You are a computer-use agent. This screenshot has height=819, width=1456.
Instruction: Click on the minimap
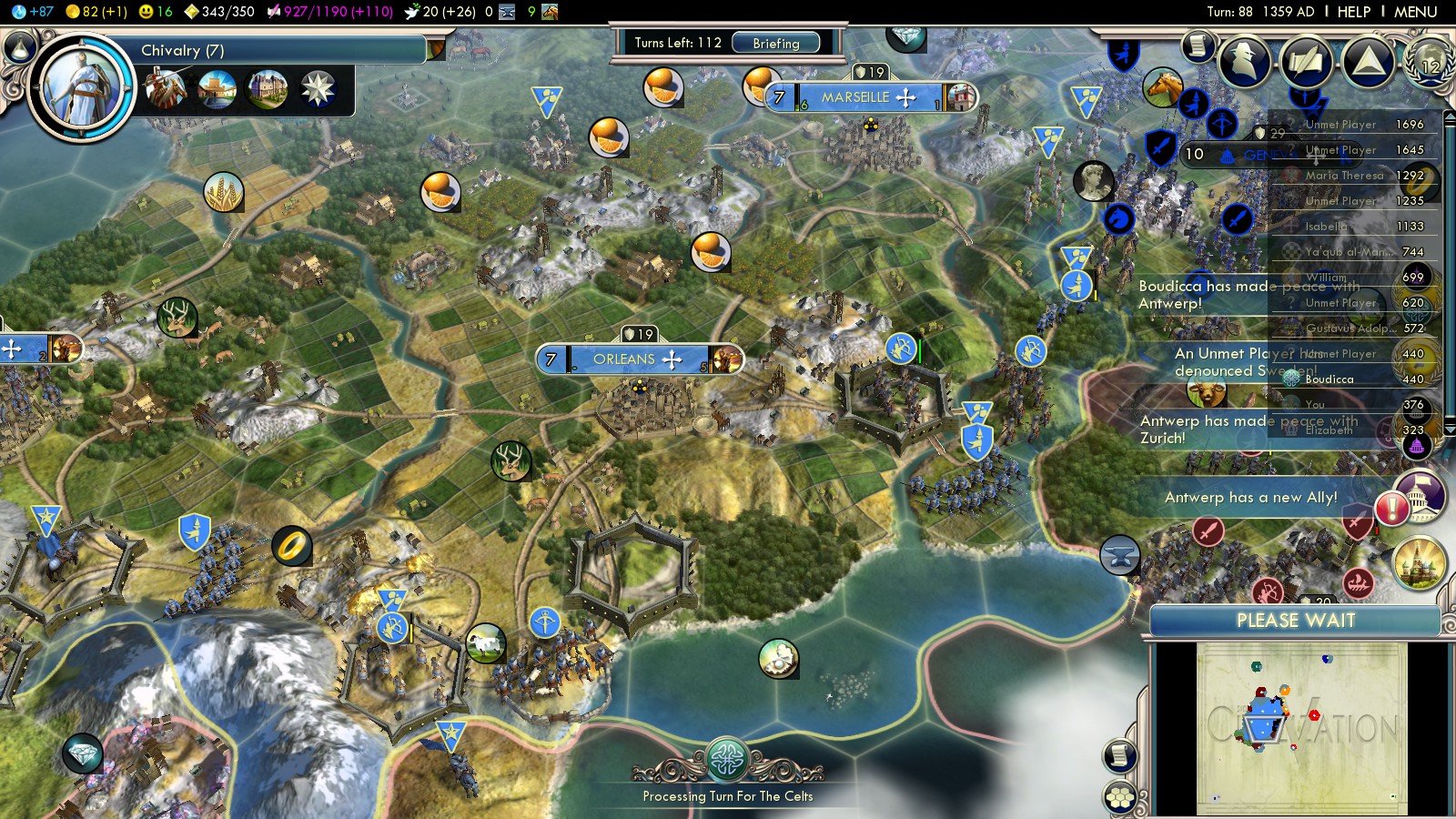click(1301, 728)
